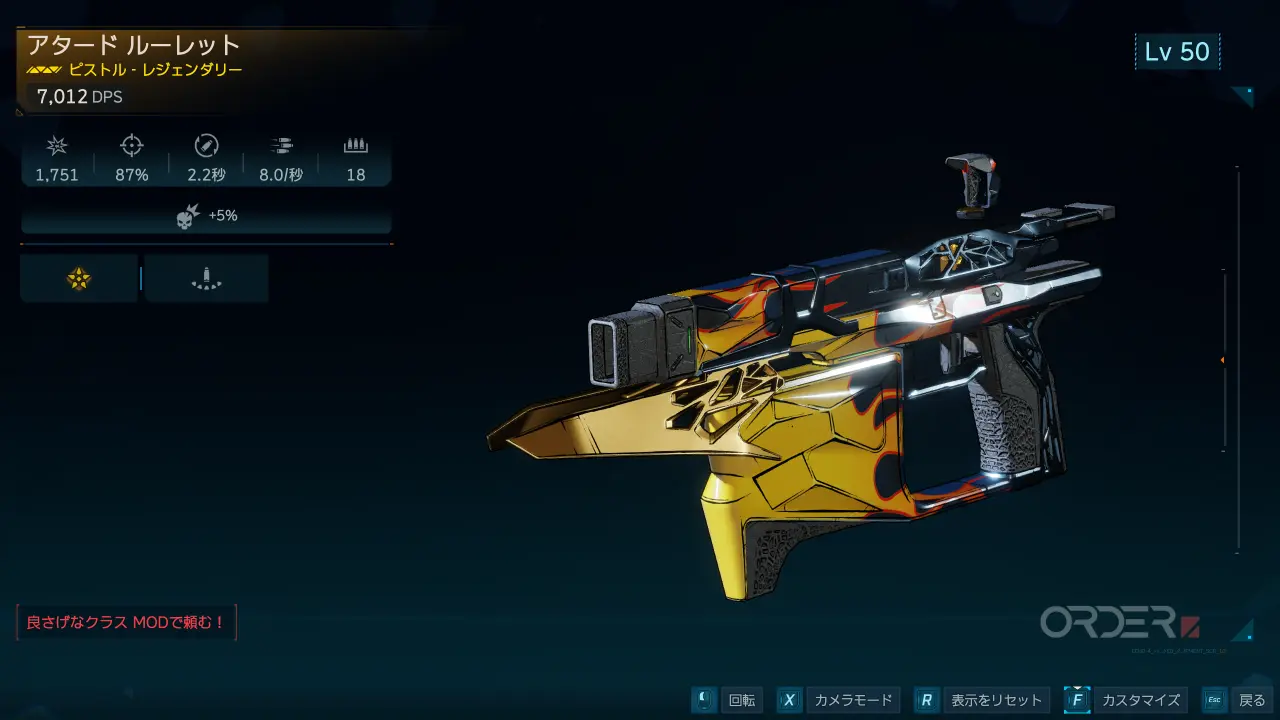Select the bullet spread weapon part slot
1280x720 pixels.
(206, 279)
